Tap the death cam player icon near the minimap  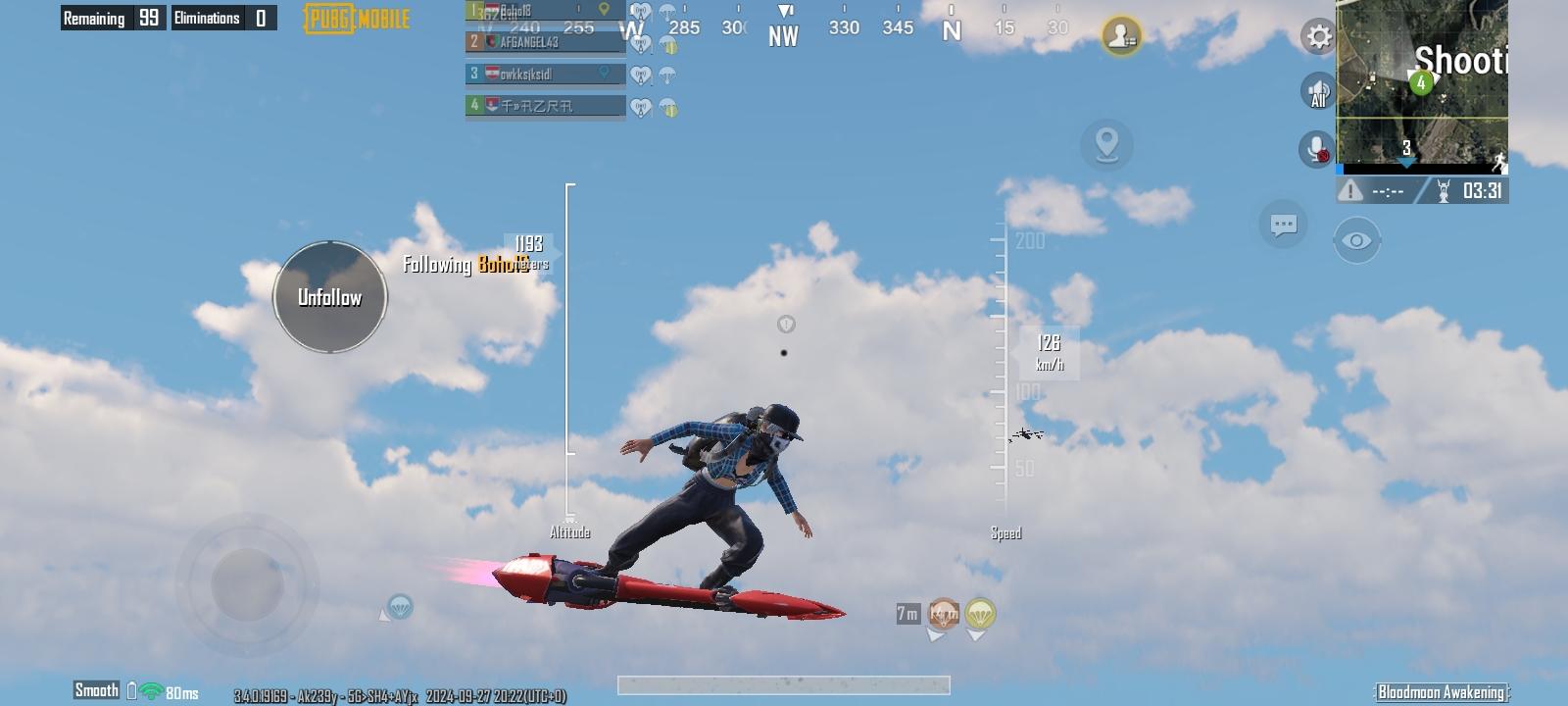[x=1122, y=37]
